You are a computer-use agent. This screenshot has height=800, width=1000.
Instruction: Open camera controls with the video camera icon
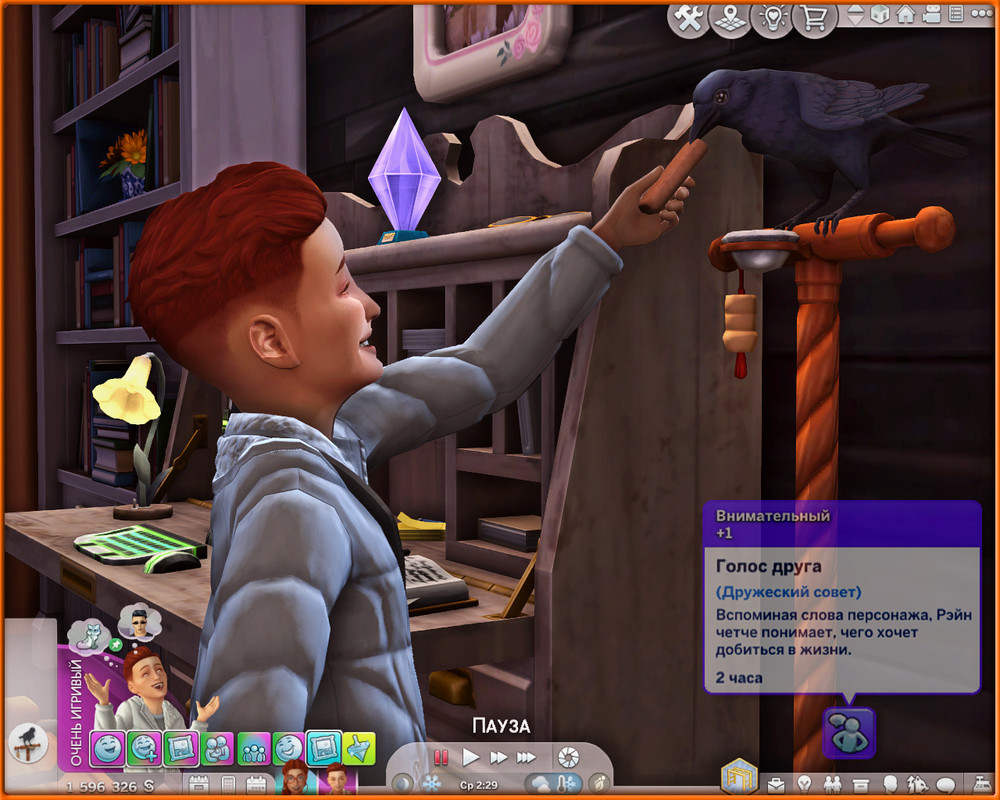click(931, 15)
